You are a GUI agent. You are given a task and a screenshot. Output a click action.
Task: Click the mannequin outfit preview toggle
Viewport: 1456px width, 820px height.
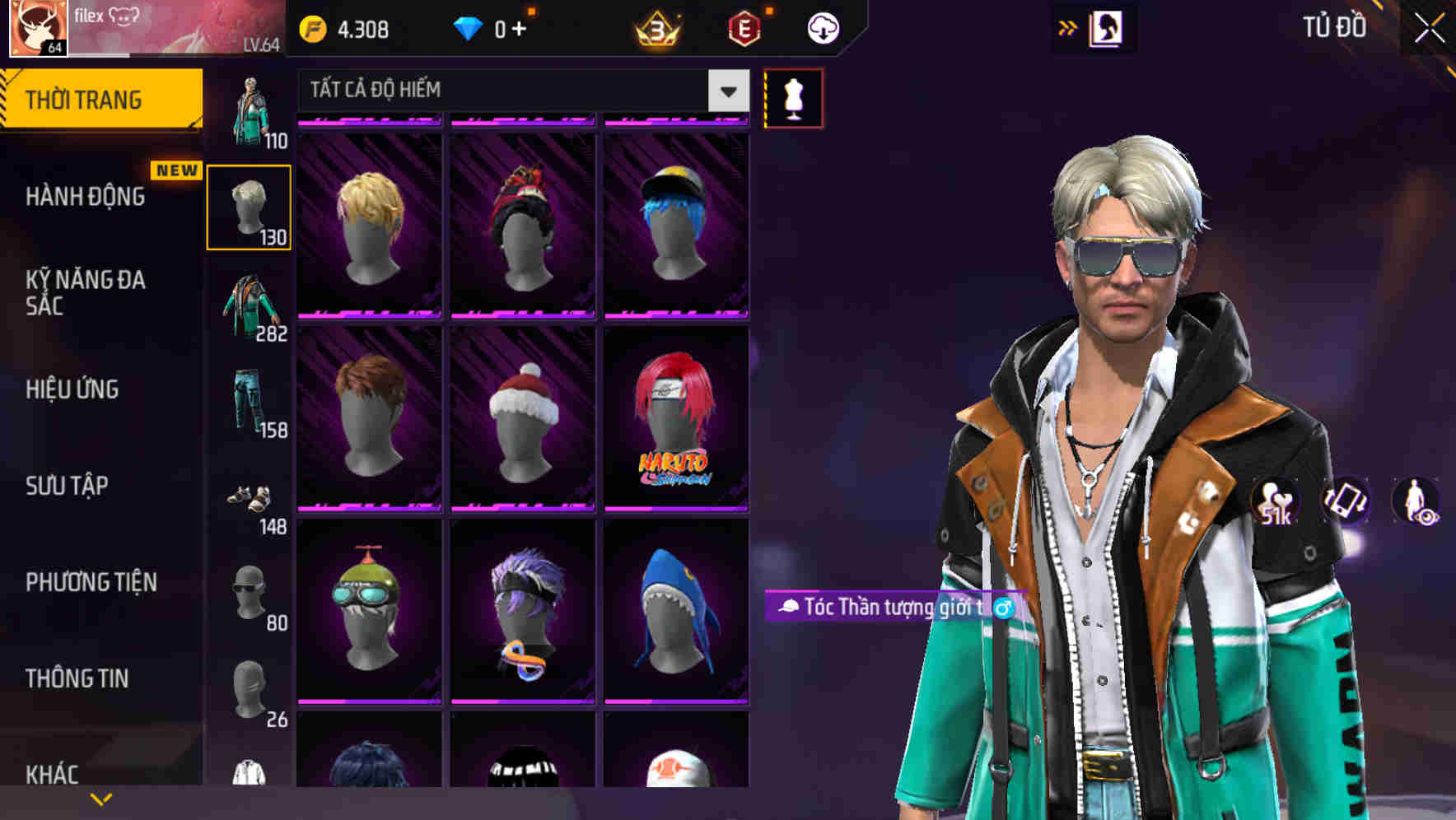coord(793,98)
